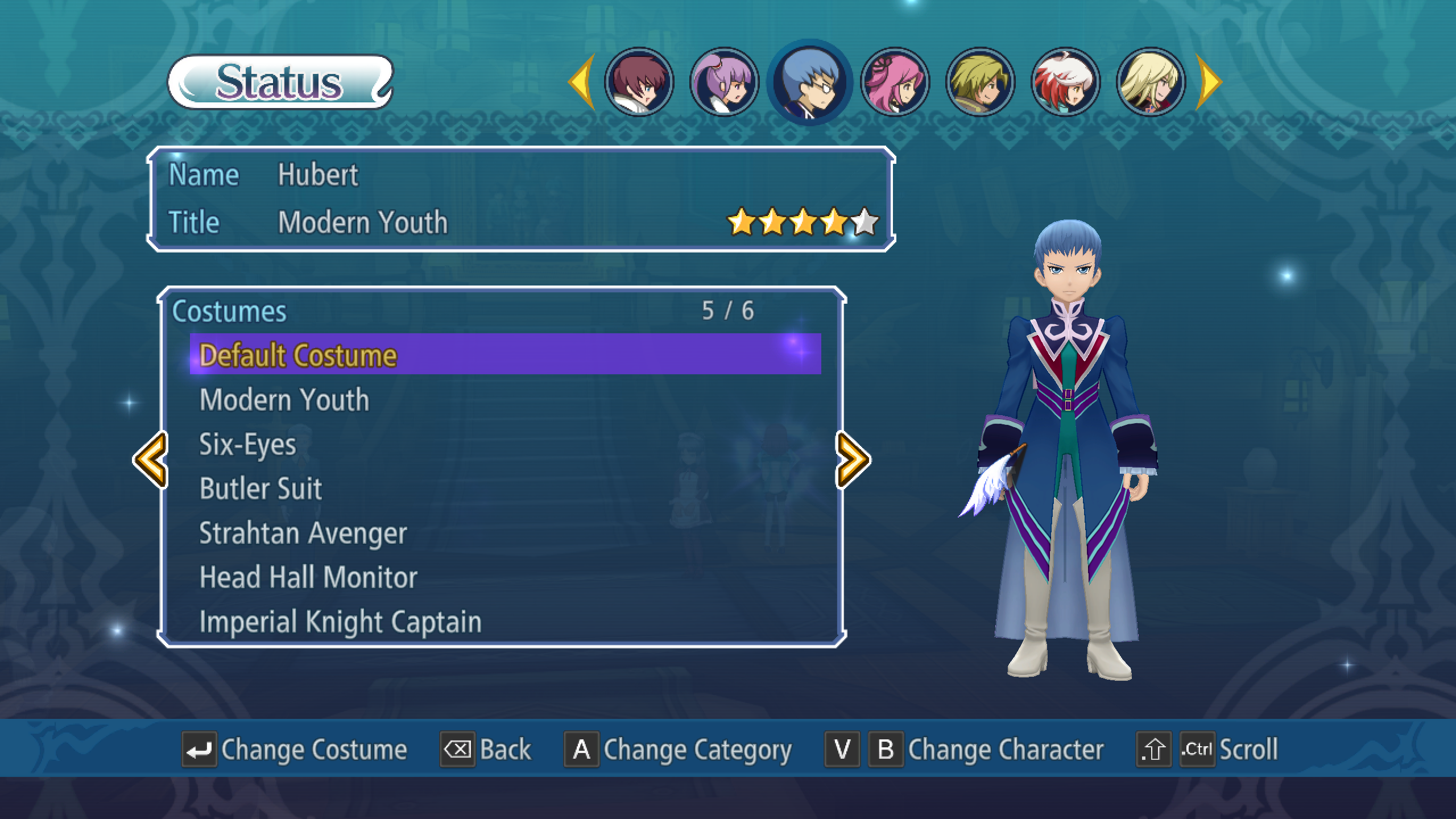Viewport: 1456px width, 819px height.
Task: Choose the Strahtan Avenger costume
Action: click(x=303, y=533)
